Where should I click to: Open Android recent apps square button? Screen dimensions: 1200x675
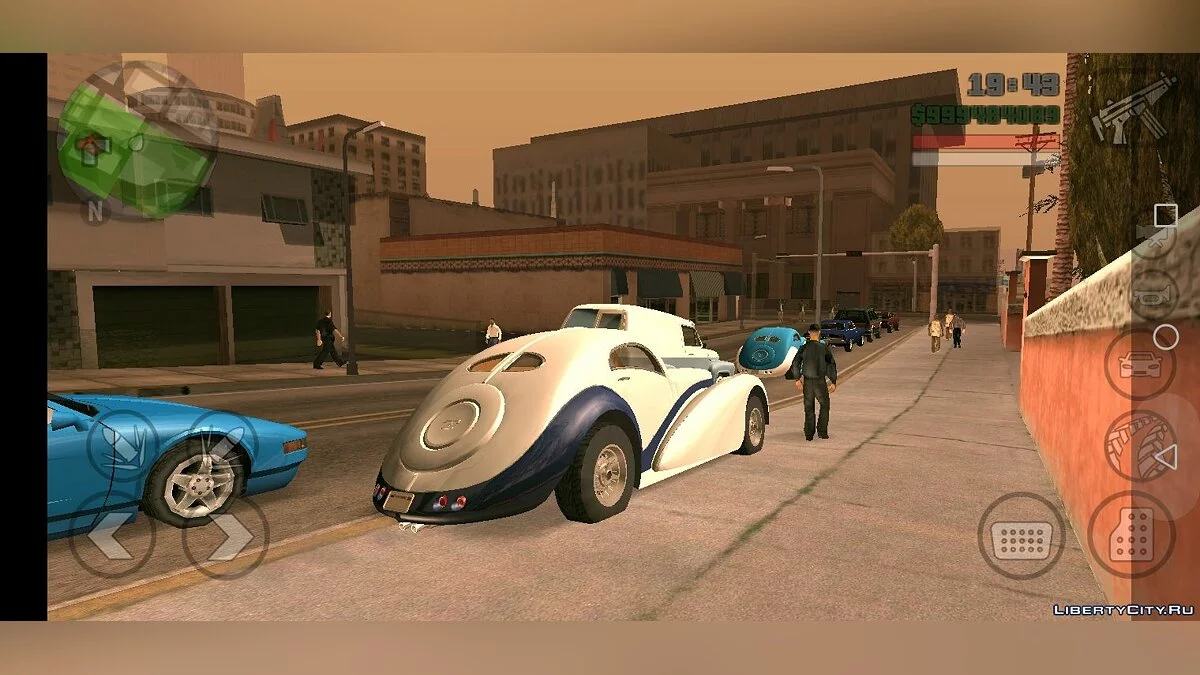(1166, 215)
